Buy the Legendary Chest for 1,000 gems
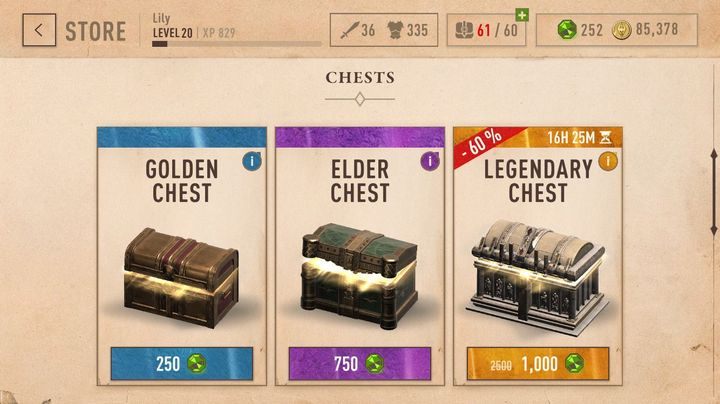The image size is (720, 404). (x=537, y=365)
